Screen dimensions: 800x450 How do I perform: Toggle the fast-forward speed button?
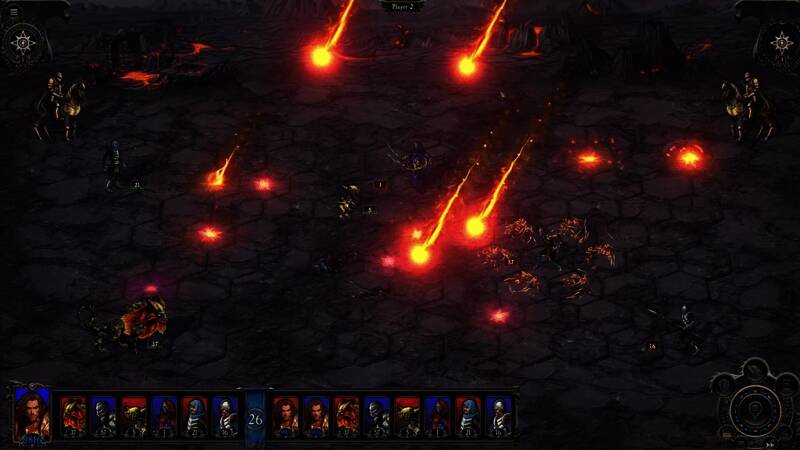tap(770, 443)
